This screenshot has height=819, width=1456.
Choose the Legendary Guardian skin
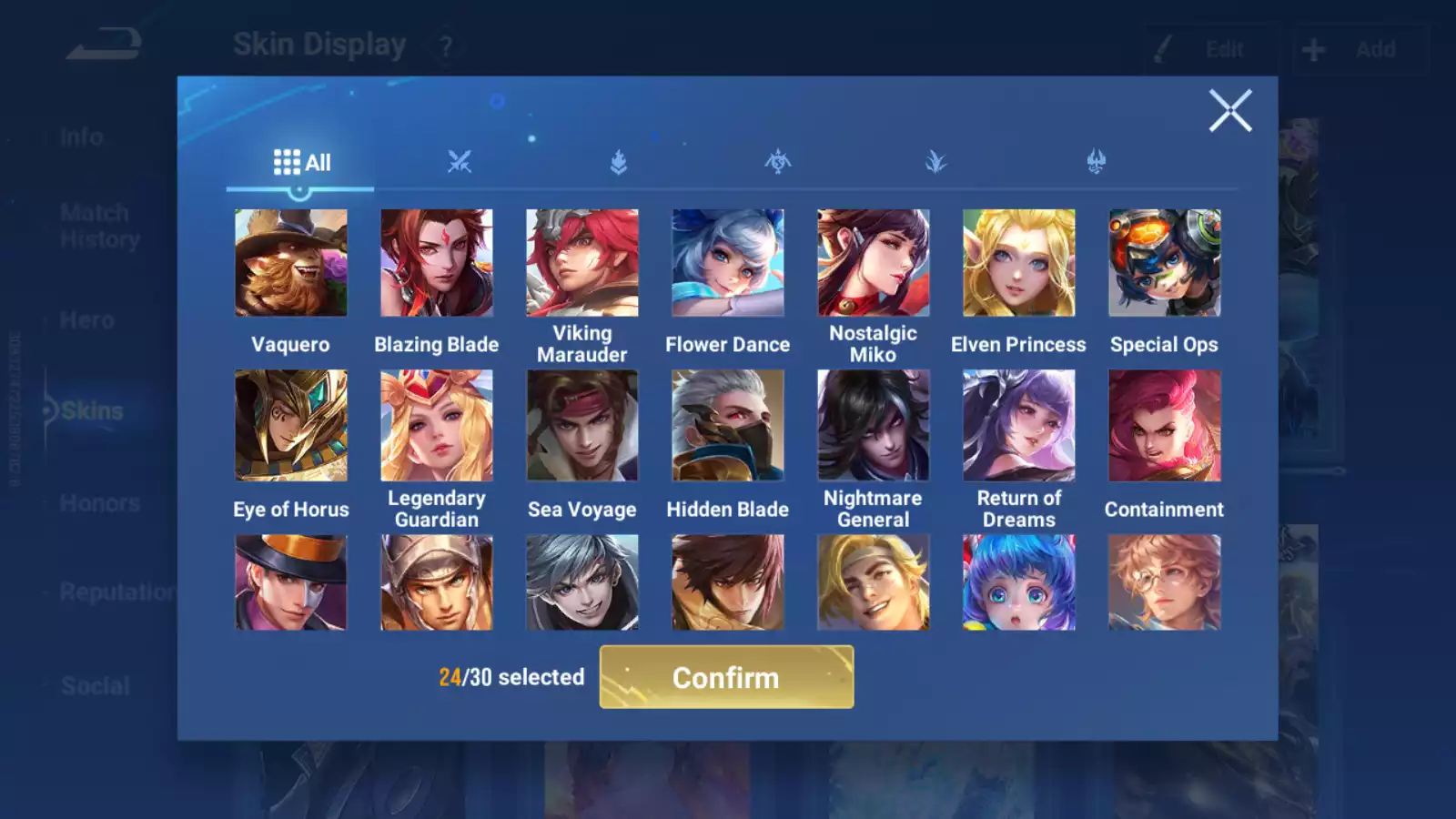437,425
